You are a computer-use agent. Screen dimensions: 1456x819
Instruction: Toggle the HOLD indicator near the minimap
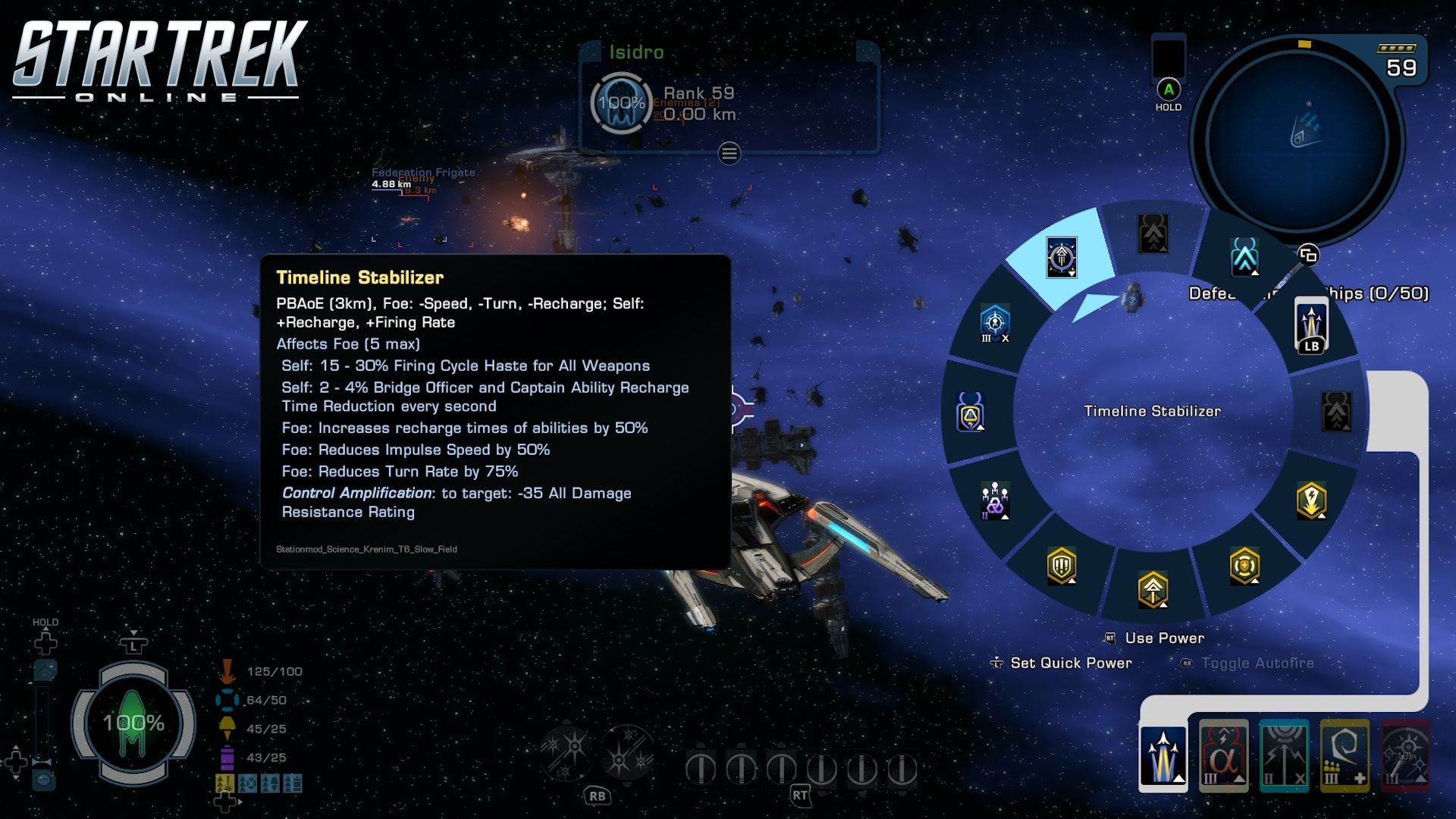click(x=1169, y=91)
